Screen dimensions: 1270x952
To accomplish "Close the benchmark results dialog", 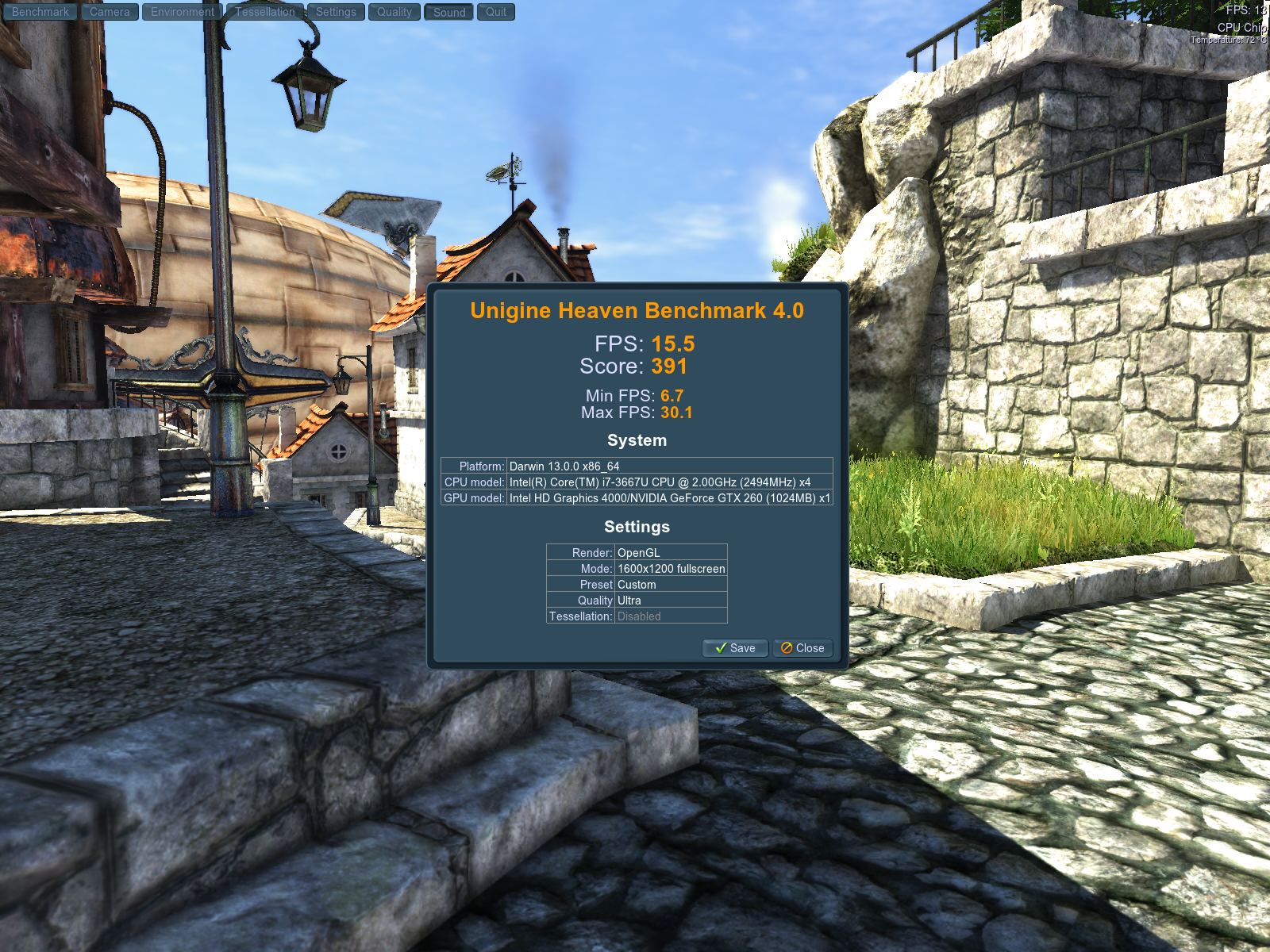I will coord(802,648).
